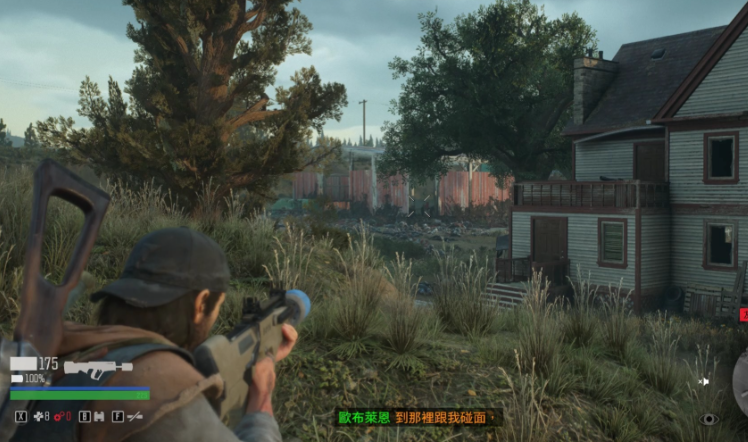Click the red marker badge above the minimap
The width and height of the screenshot is (748, 442).
[743, 315]
